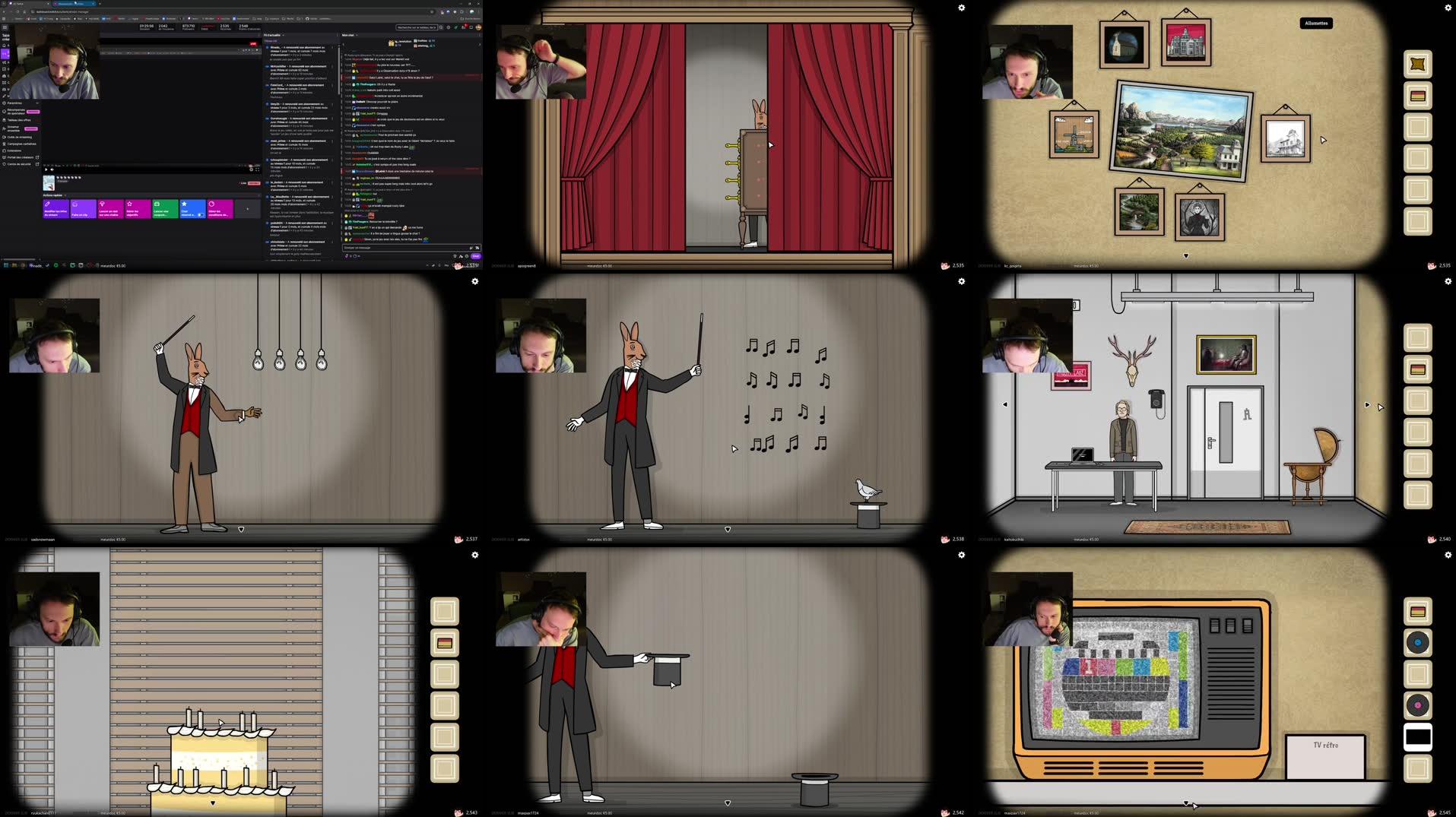The width and height of the screenshot is (1456, 817).
Task: Select the pink vinyl record inventory item
Action: (x=1417, y=705)
